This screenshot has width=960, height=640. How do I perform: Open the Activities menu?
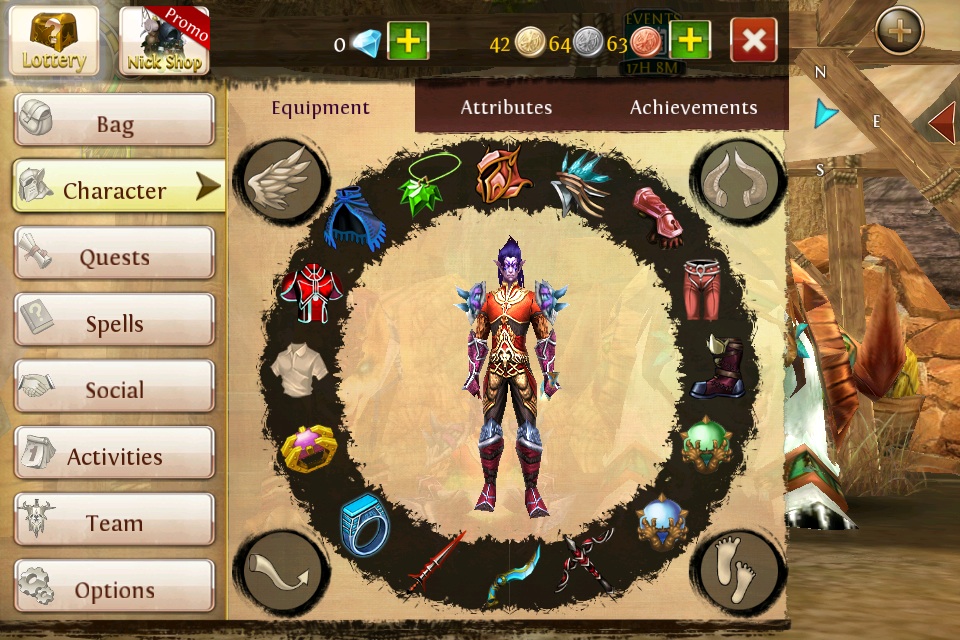coord(114,455)
